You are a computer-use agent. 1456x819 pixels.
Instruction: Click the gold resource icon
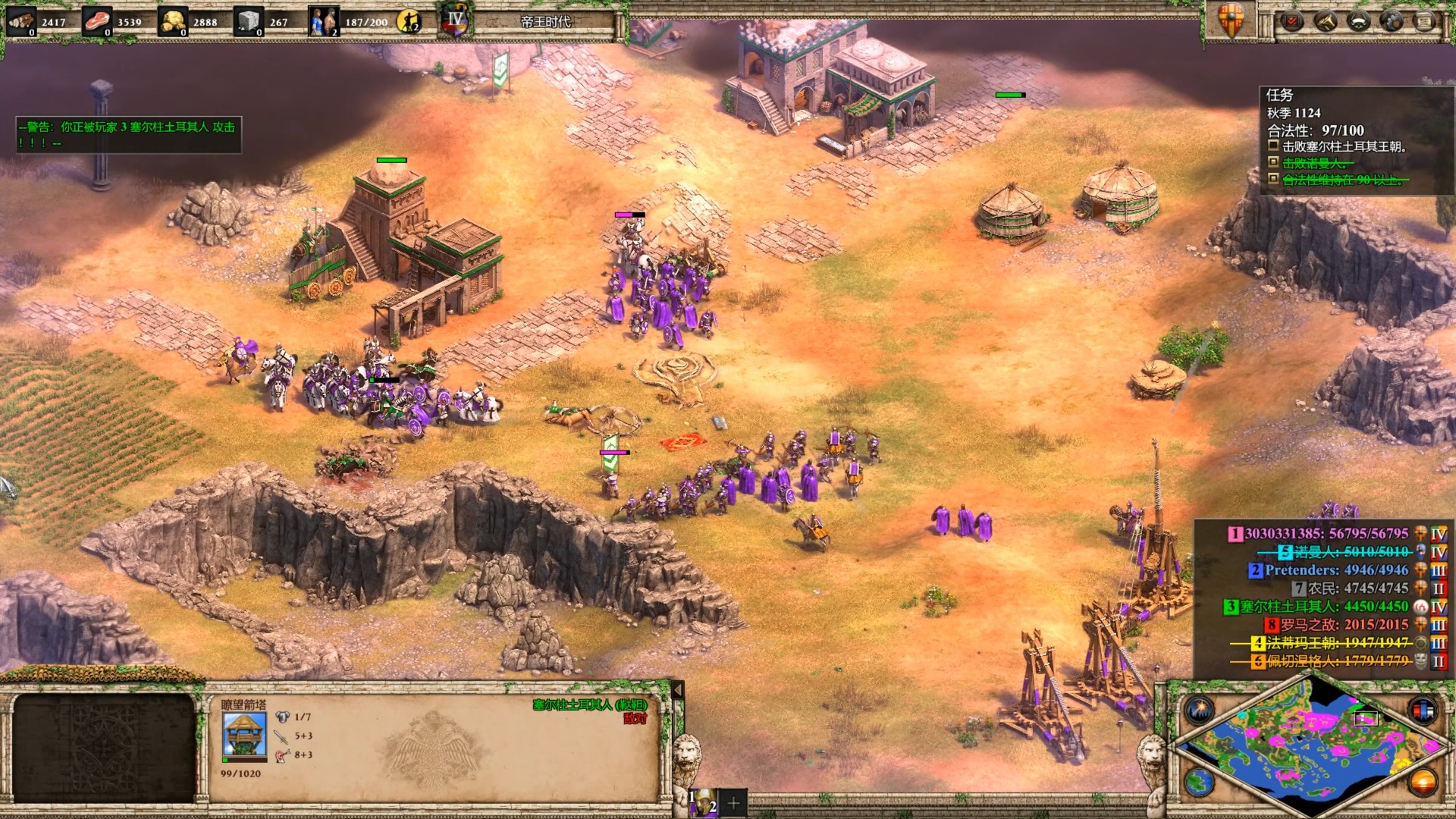pos(173,21)
